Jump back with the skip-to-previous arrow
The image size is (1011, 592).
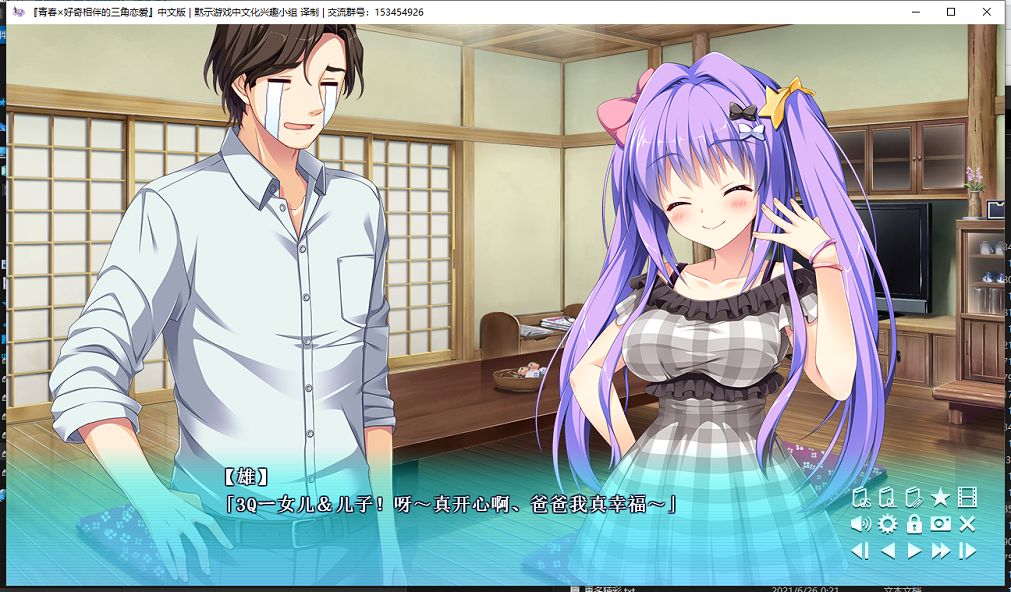tap(860, 551)
